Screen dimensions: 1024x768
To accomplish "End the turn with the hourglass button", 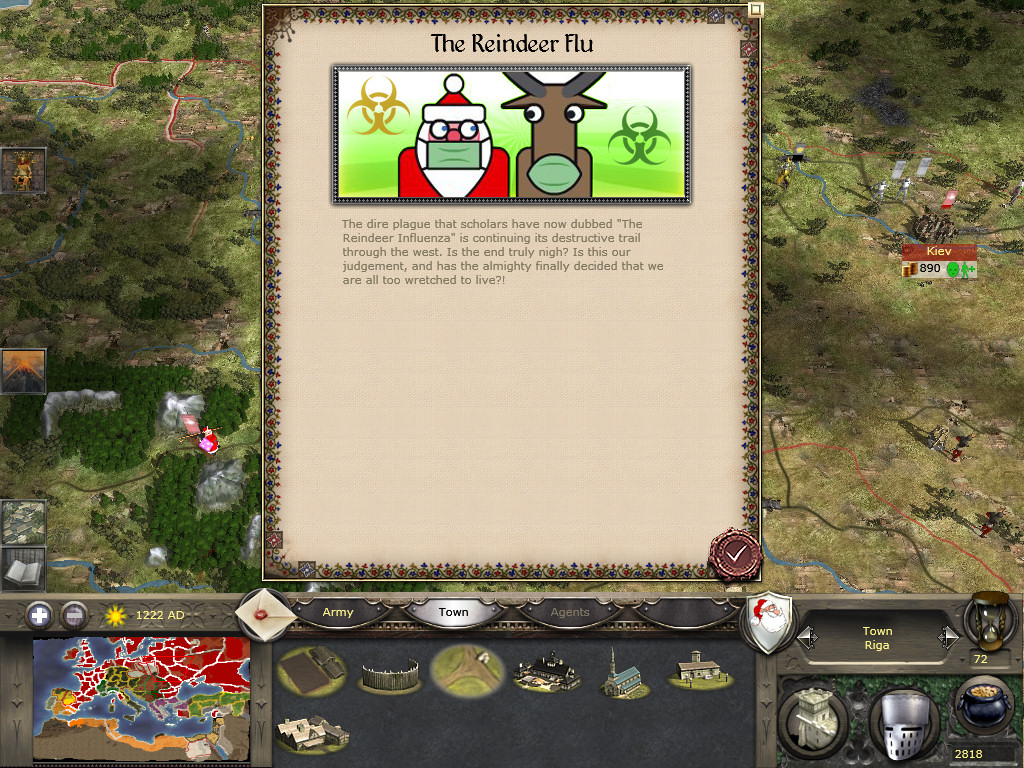I will click(x=990, y=620).
